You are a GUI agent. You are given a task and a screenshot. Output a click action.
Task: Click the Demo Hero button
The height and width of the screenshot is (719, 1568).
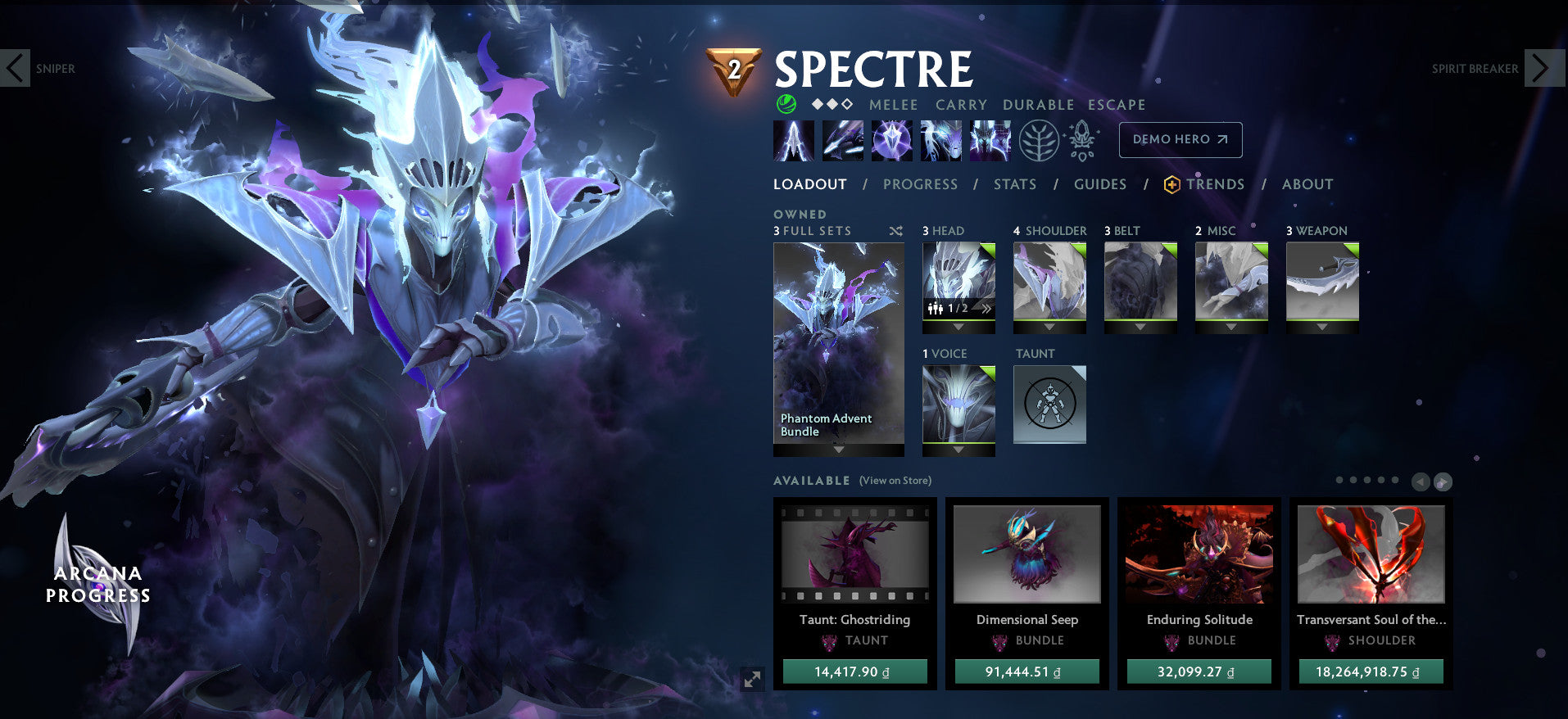[x=1180, y=139]
